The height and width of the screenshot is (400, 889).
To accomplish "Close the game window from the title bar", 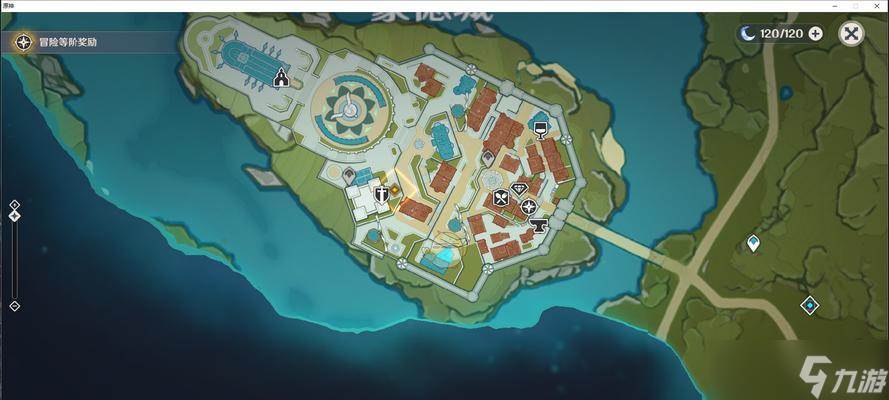I will pyautogui.click(x=878, y=6).
